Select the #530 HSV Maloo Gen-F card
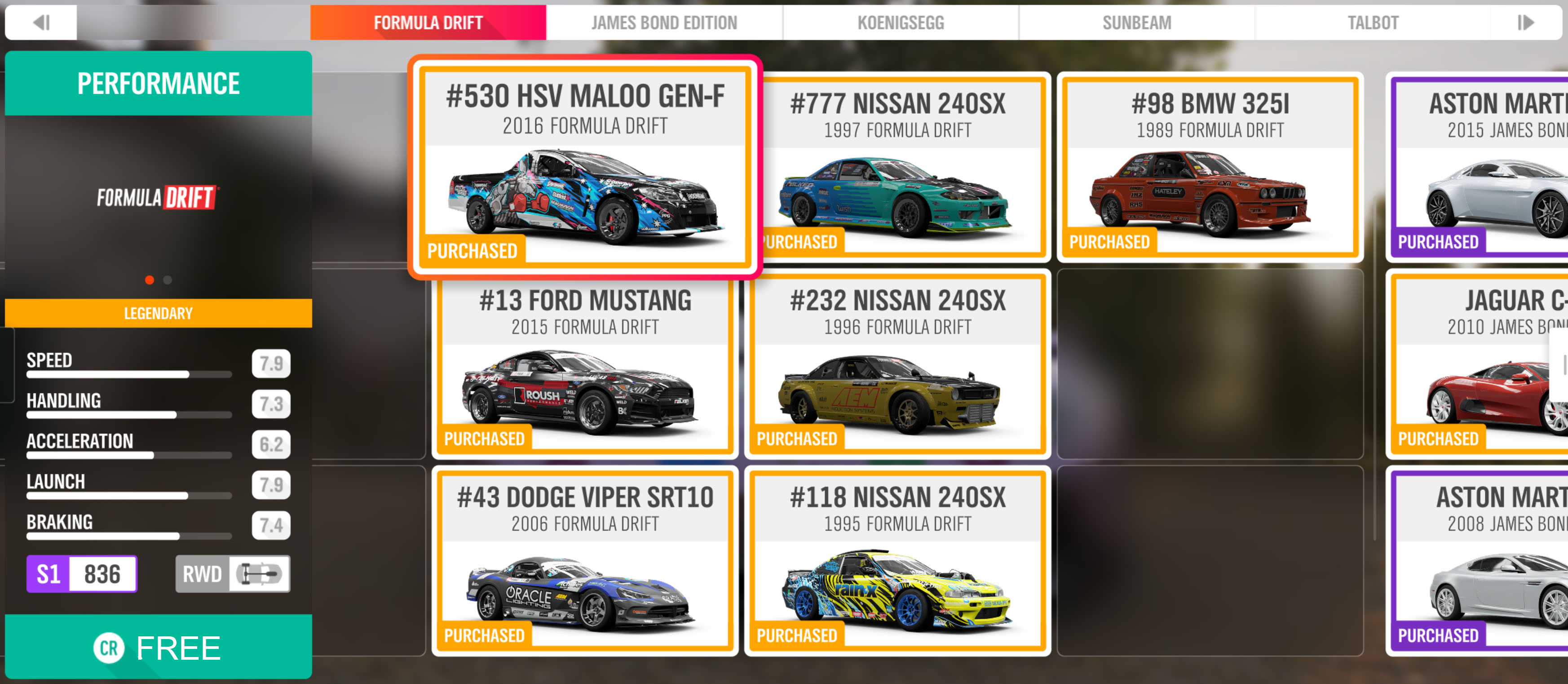1568x684 pixels. point(584,167)
